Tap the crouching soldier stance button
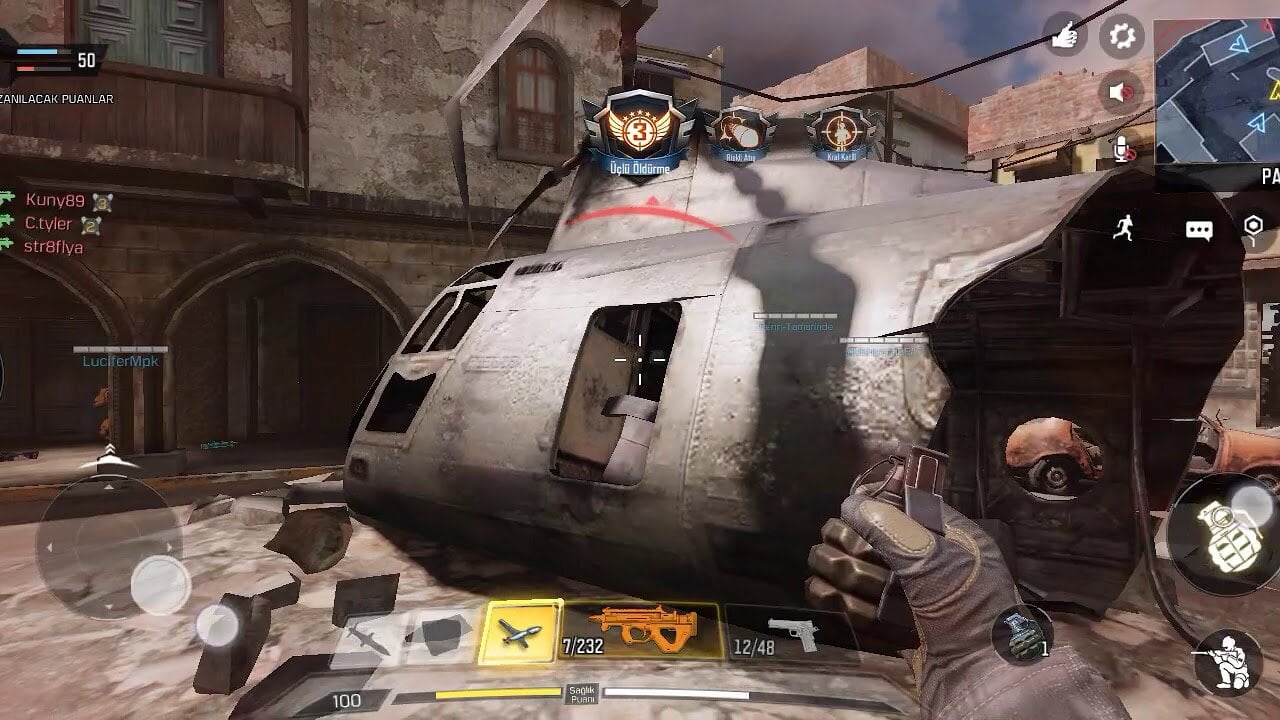Image resolution: width=1280 pixels, height=720 pixels. click(x=1228, y=662)
